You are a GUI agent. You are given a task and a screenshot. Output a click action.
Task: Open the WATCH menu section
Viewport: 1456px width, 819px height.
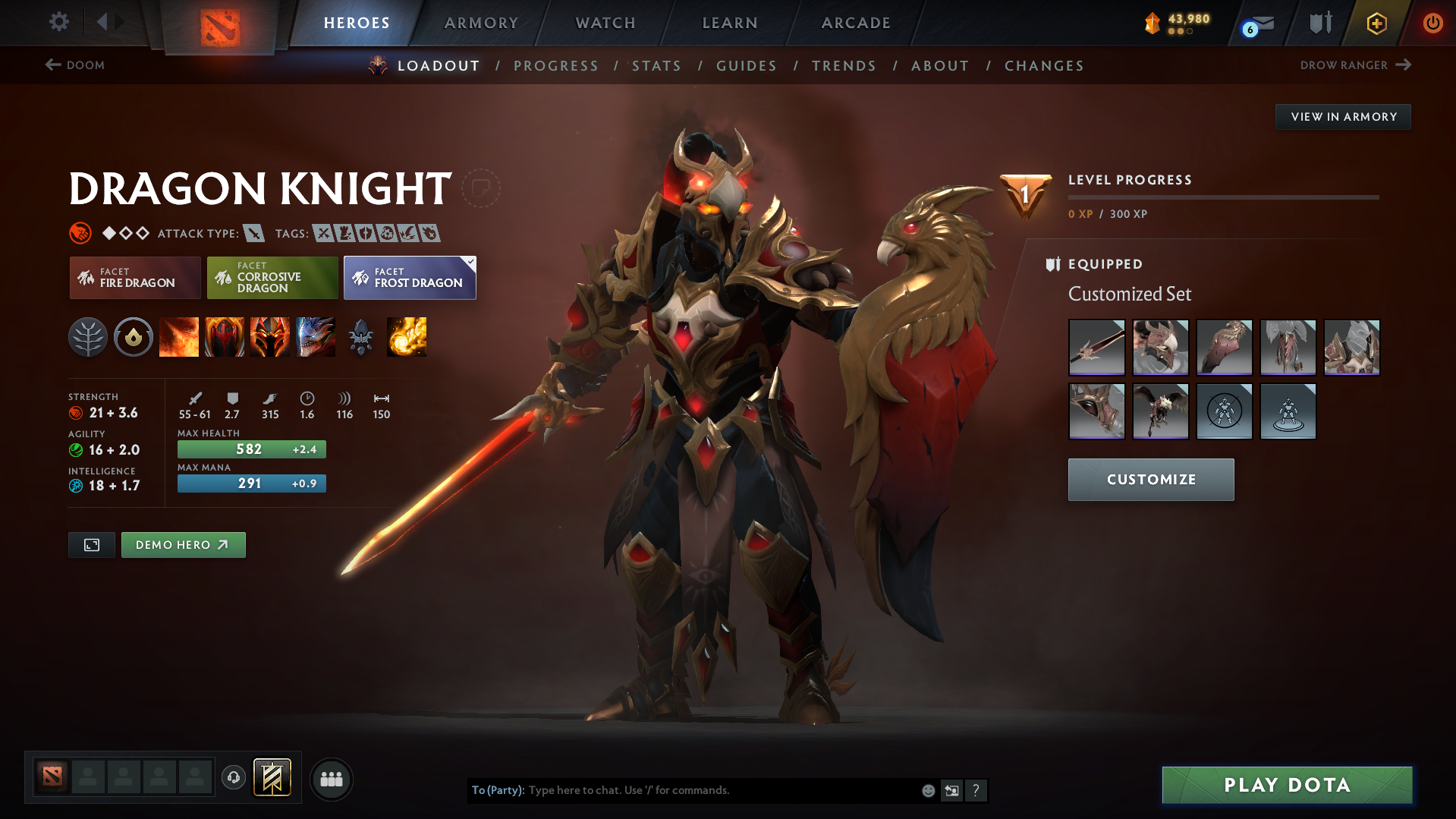tap(605, 23)
